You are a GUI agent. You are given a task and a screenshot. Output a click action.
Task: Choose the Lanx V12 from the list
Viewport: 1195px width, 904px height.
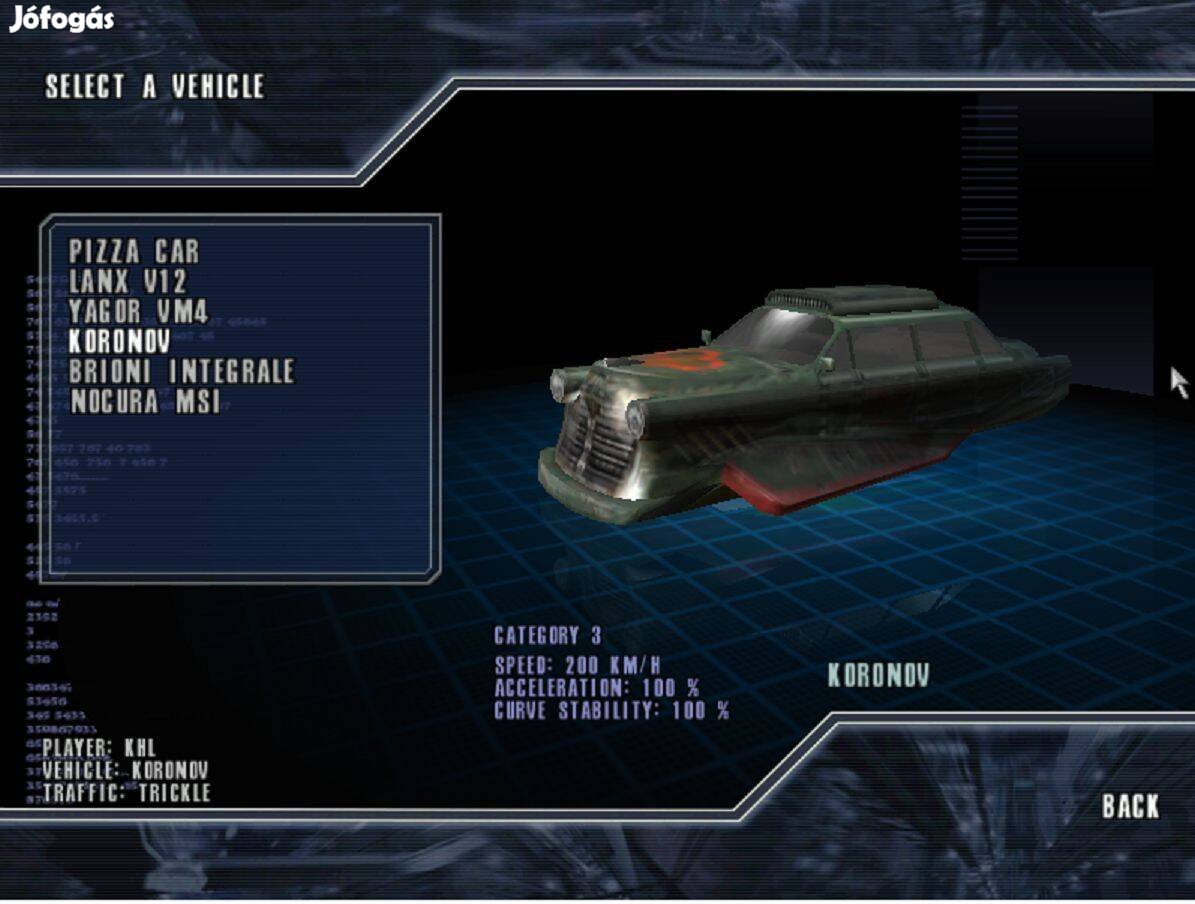128,281
